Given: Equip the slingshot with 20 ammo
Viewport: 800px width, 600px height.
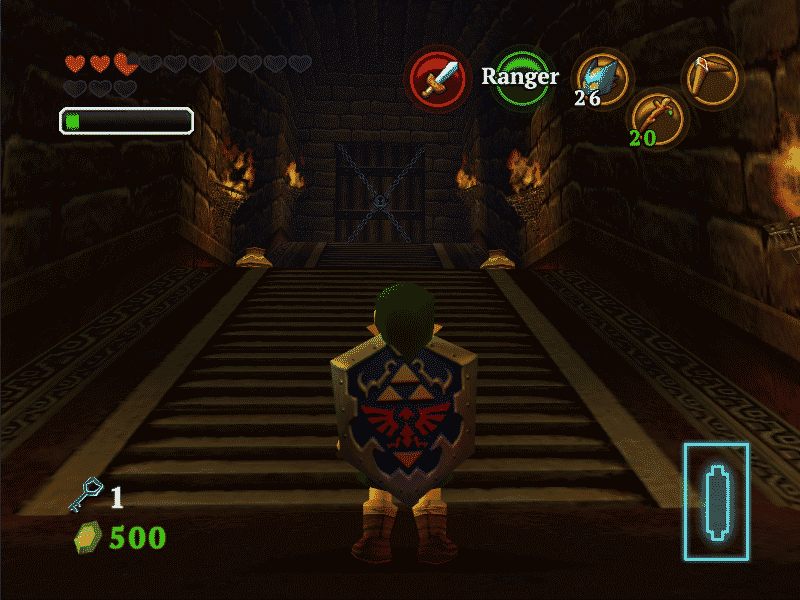Looking at the screenshot, I should pos(655,117).
